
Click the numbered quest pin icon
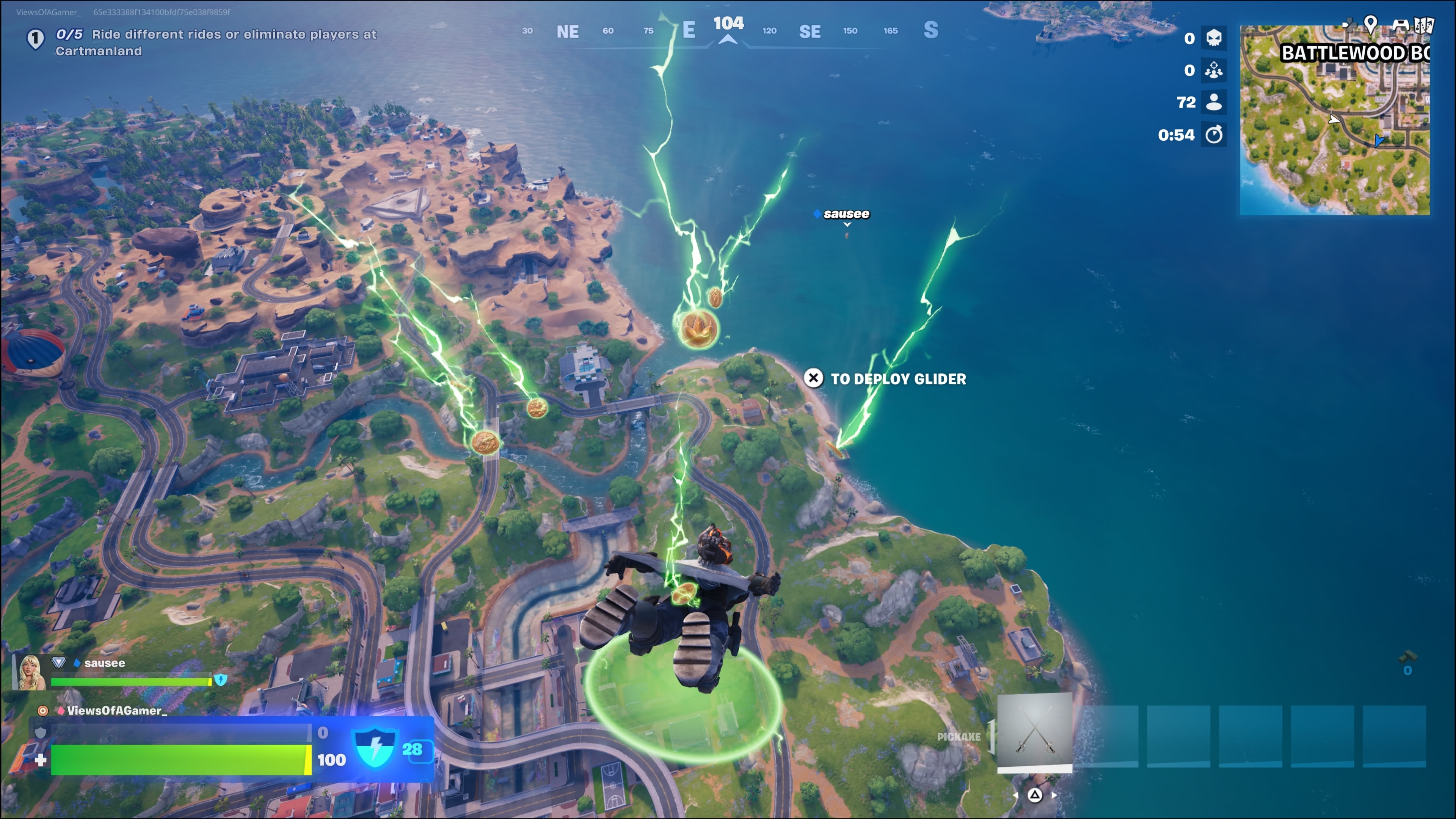point(36,39)
